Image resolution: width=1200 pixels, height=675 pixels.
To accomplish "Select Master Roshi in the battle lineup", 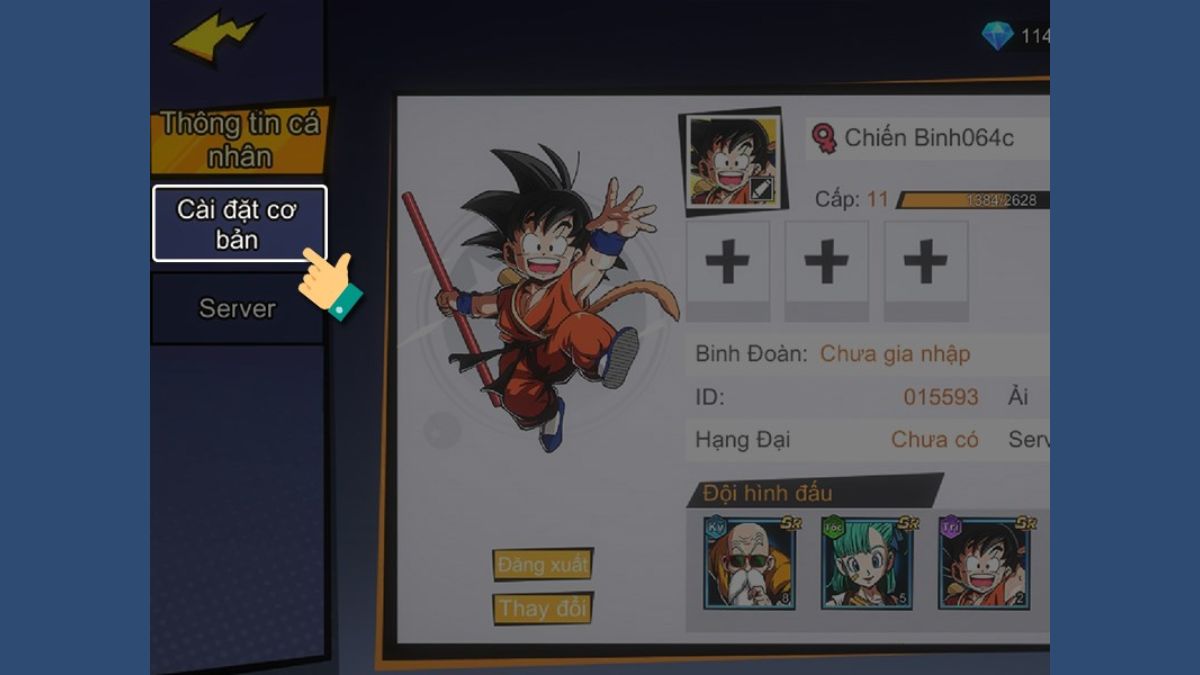I will pyautogui.click(x=749, y=564).
